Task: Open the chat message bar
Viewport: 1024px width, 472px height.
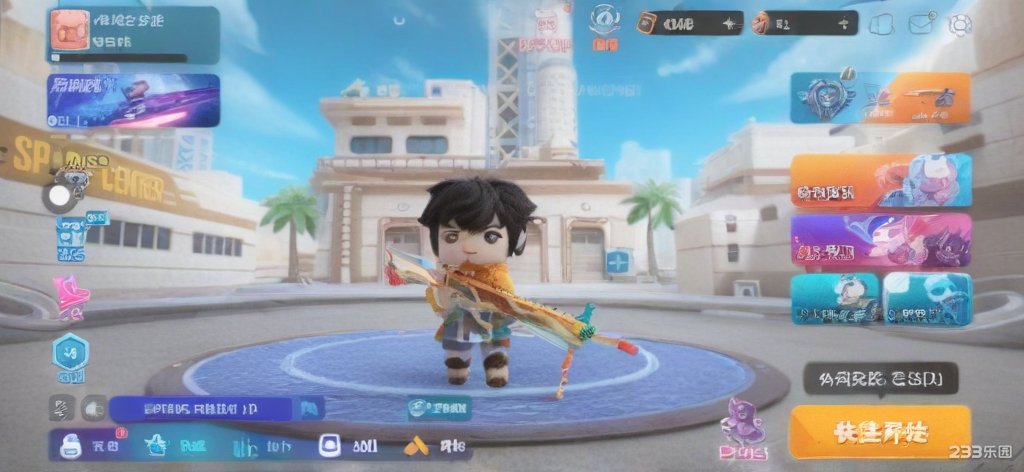Action: coord(200,408)
